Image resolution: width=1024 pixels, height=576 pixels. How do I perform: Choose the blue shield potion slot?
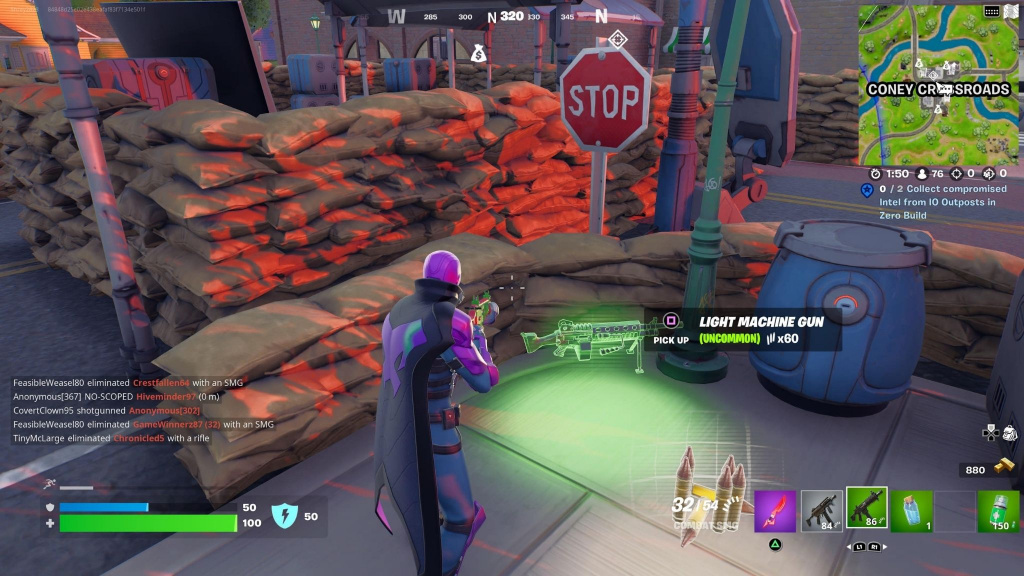[912, 511]
